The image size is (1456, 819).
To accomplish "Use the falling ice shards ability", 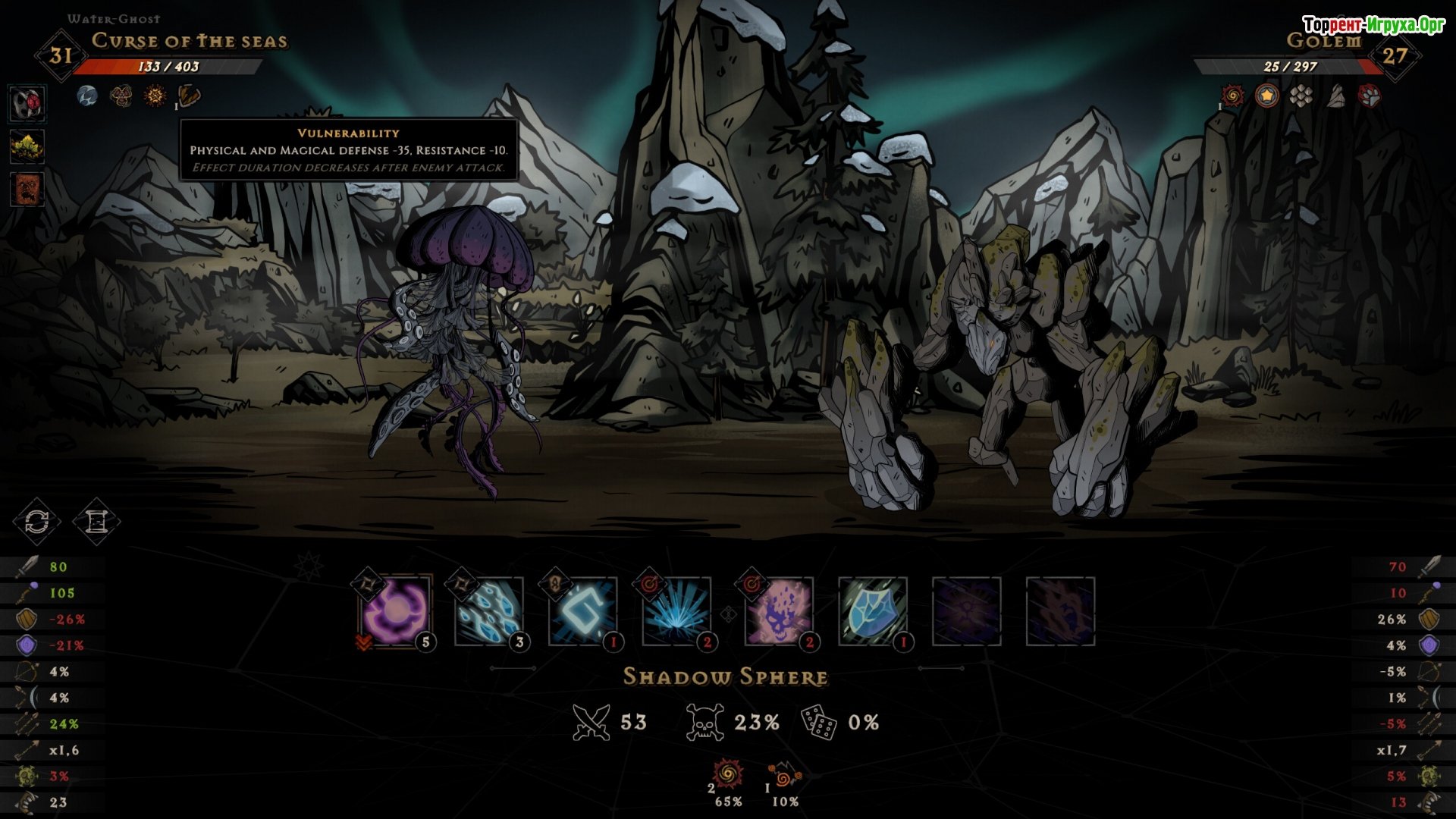I will click(489, 610).
